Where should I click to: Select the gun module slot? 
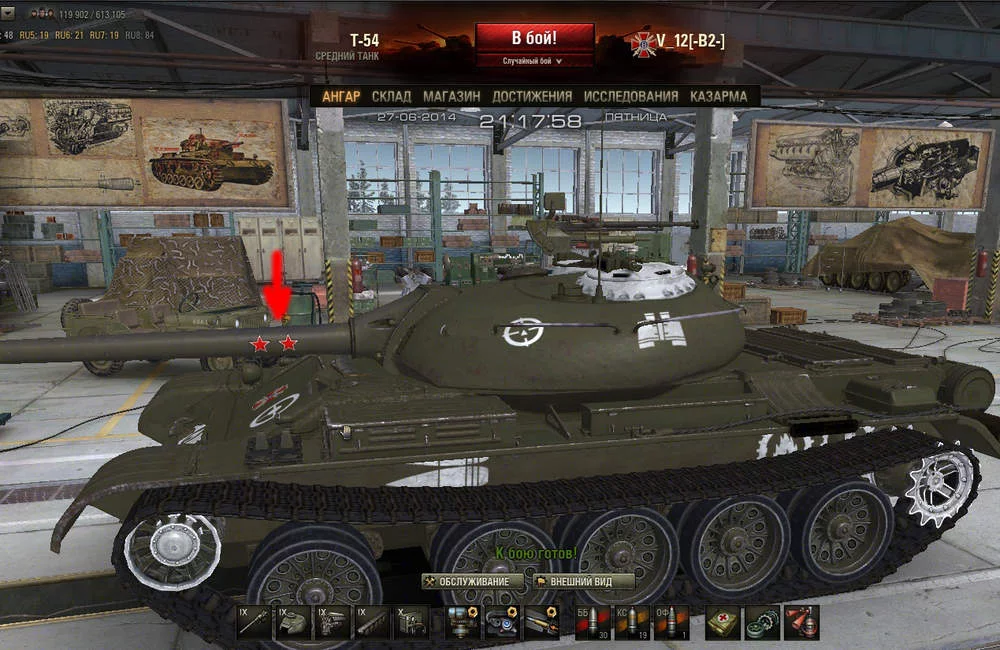click(x=254, y=621)
